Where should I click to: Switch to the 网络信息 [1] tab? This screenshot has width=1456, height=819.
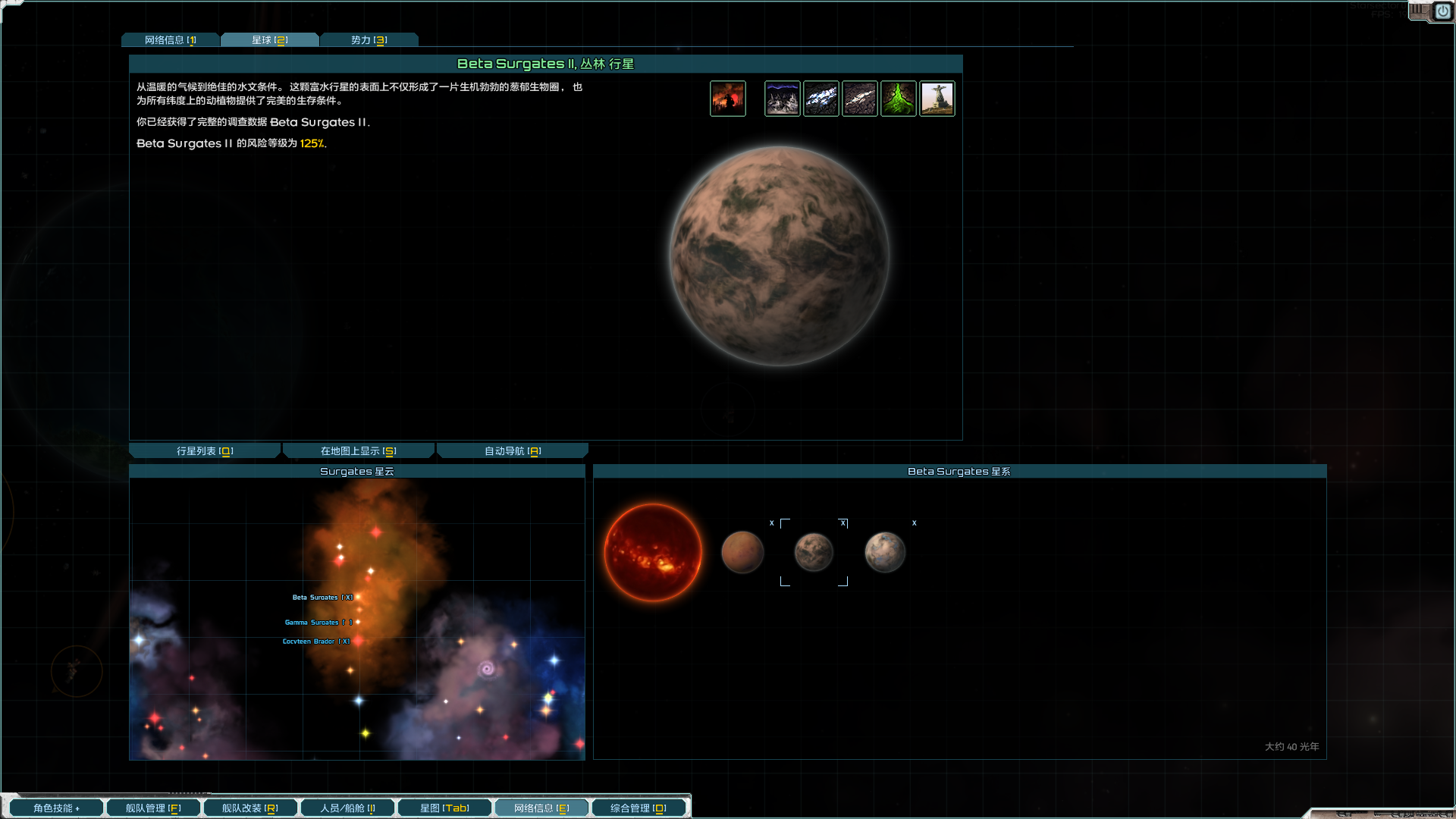tap(170, 39)
